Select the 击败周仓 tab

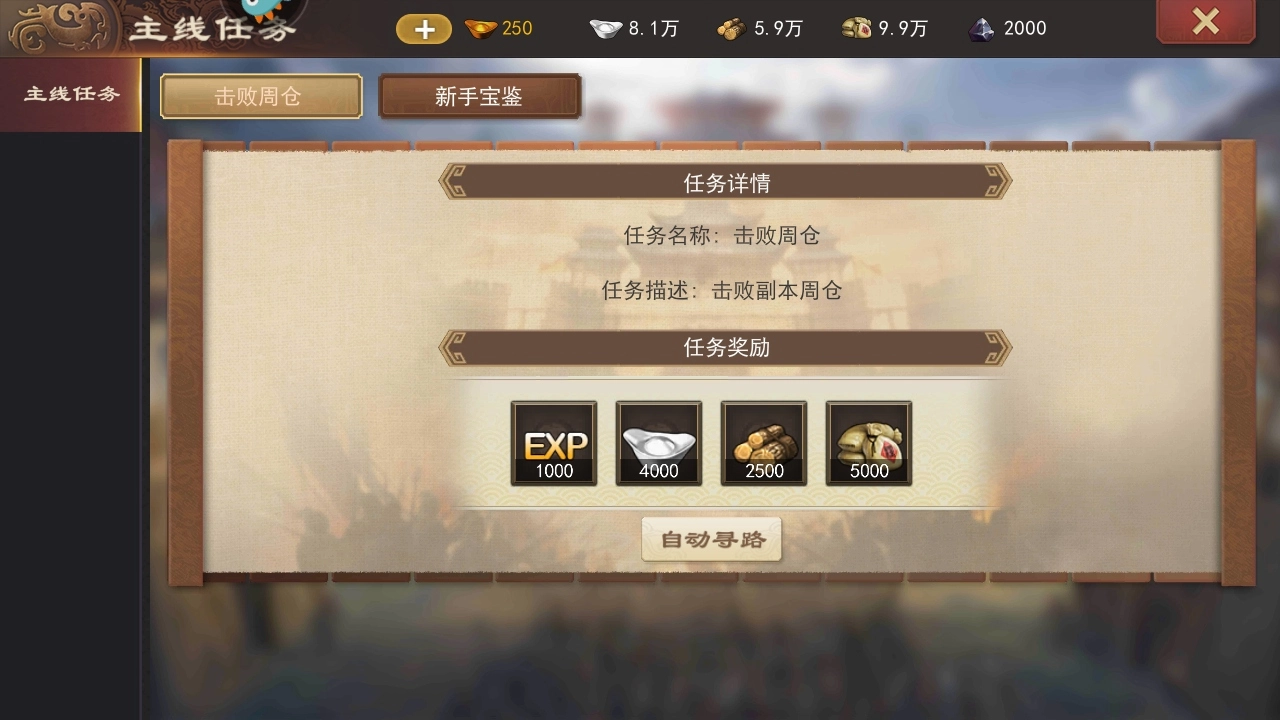pyautogui.click(x=260, y=96)
